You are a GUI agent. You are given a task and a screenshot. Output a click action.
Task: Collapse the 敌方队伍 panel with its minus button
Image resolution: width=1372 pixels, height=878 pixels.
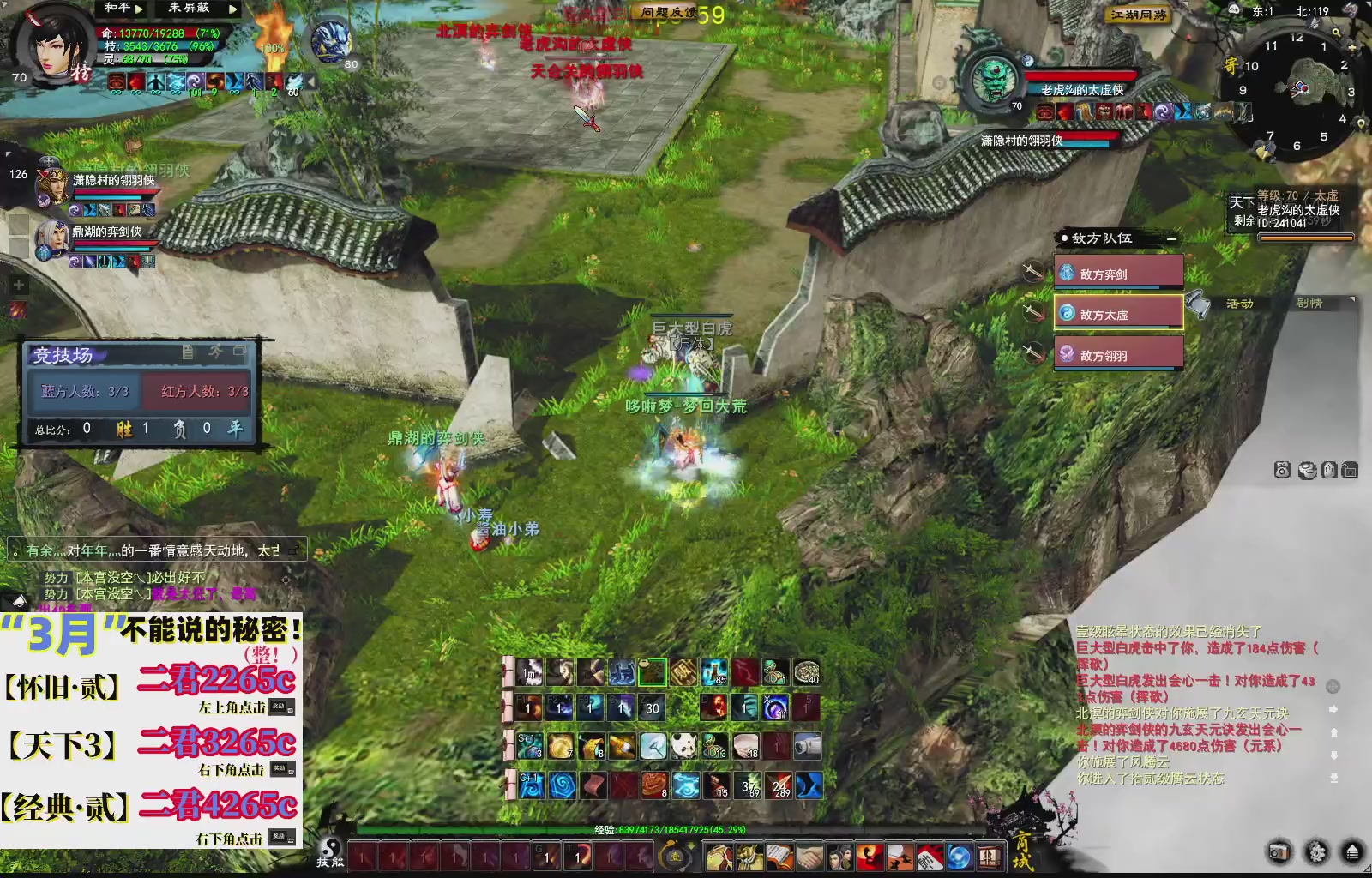point(1171,238)
